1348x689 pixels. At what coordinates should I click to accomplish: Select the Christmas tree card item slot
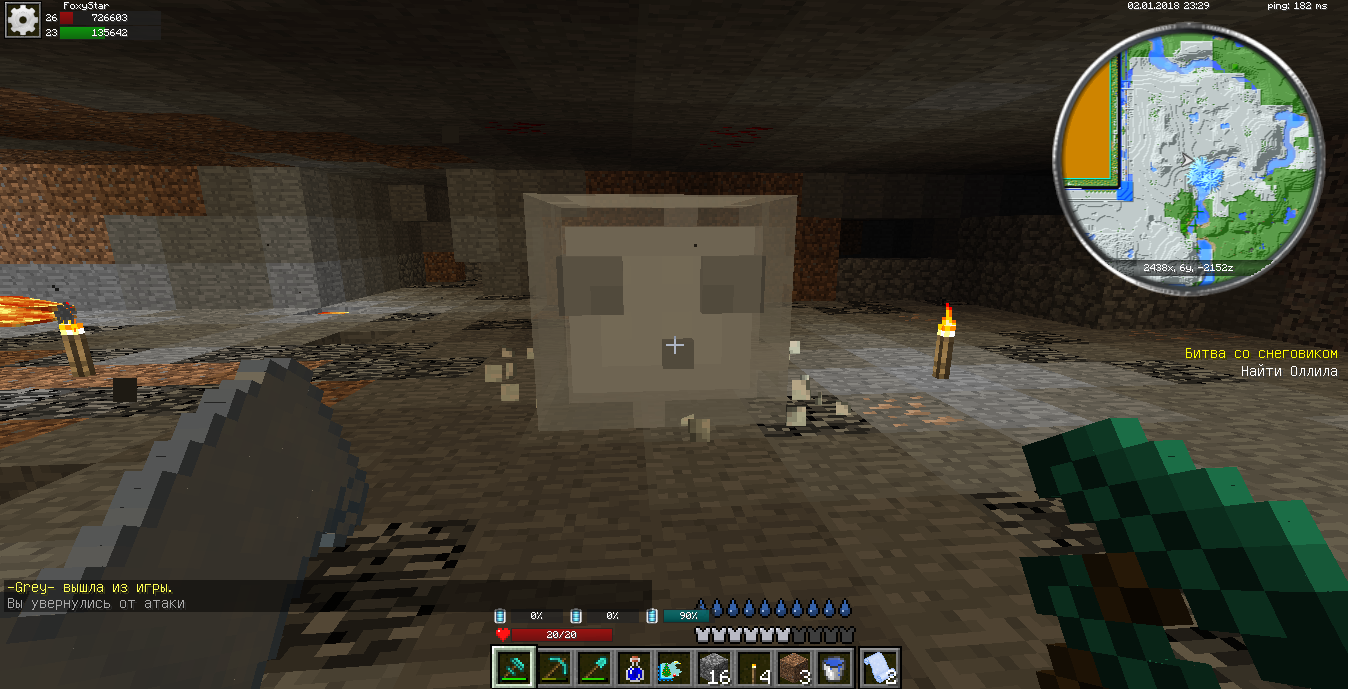(674, 667)
